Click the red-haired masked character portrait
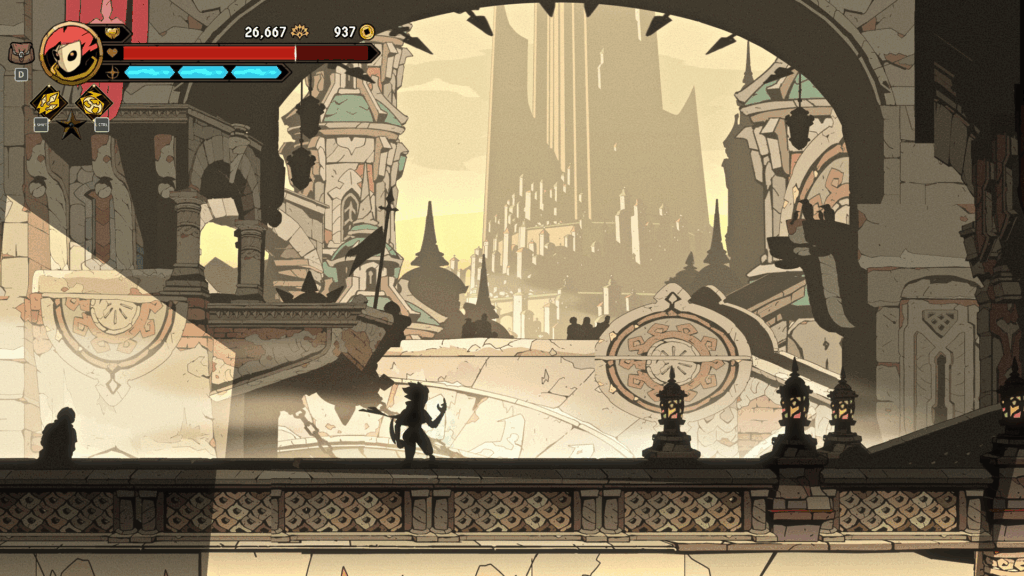This screenshot has width=1024, height=576. click(x=70, y=51)
